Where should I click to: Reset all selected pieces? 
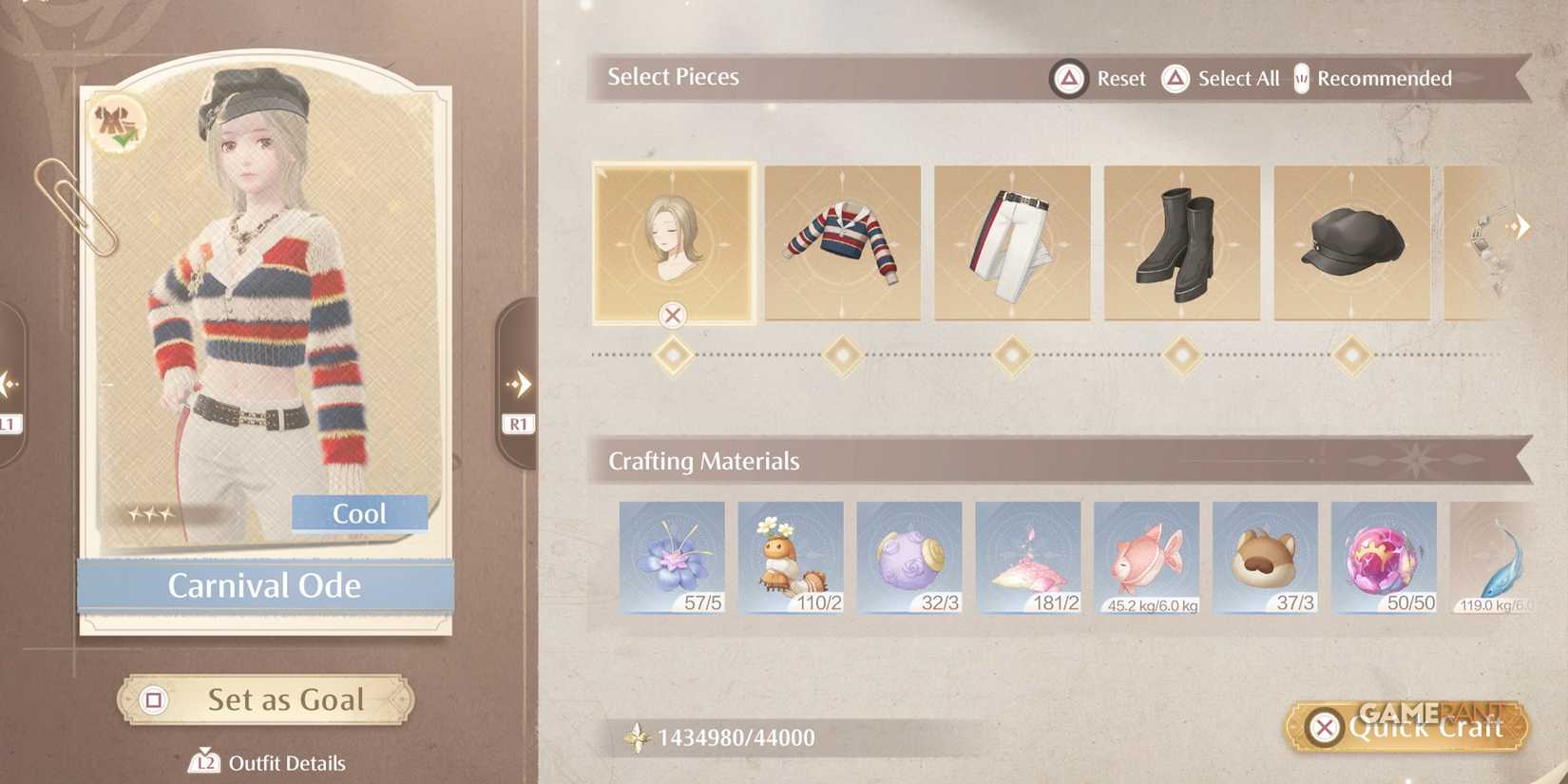click(1100, 79)
